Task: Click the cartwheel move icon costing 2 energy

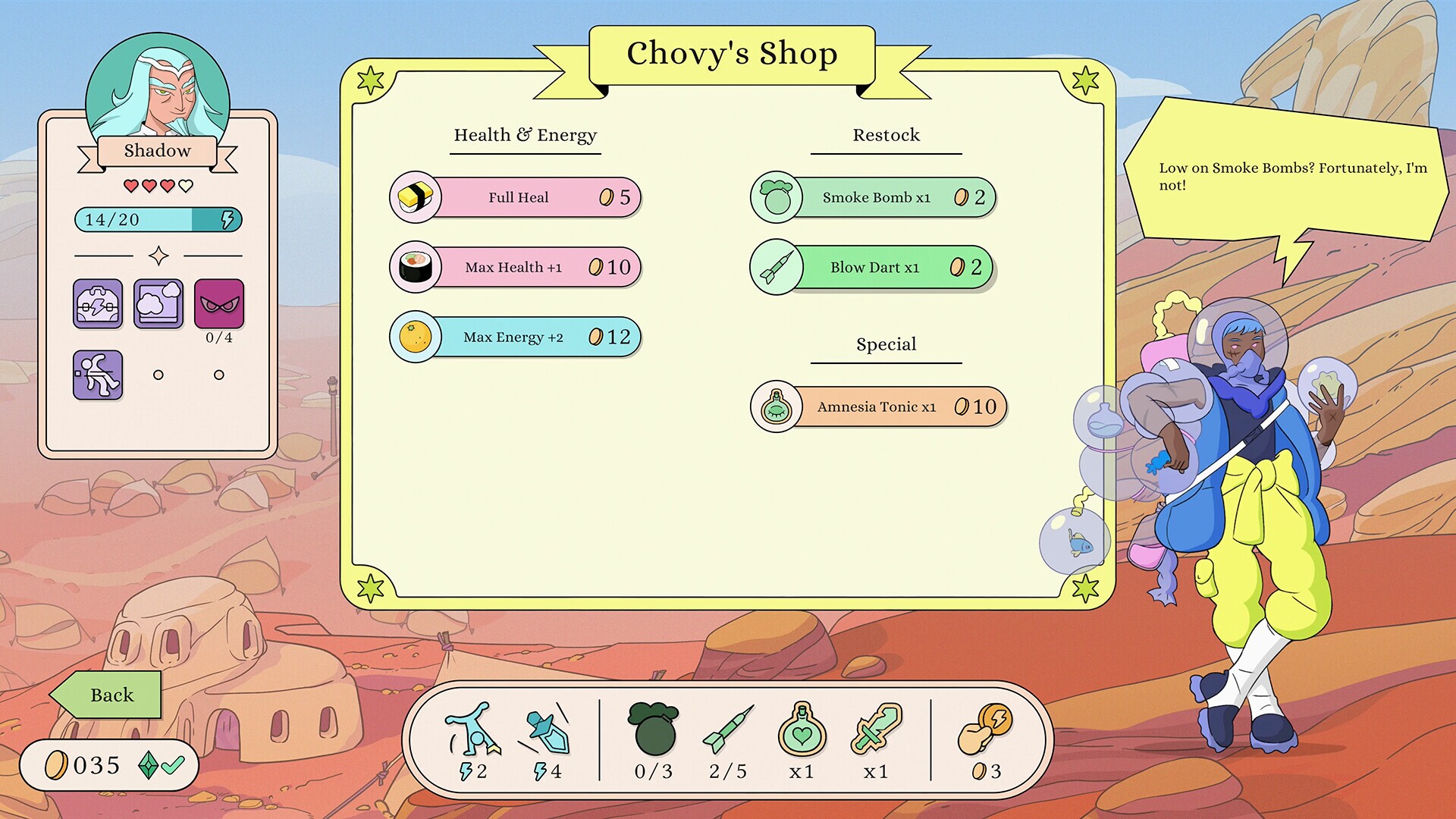Action: (474, 733)
